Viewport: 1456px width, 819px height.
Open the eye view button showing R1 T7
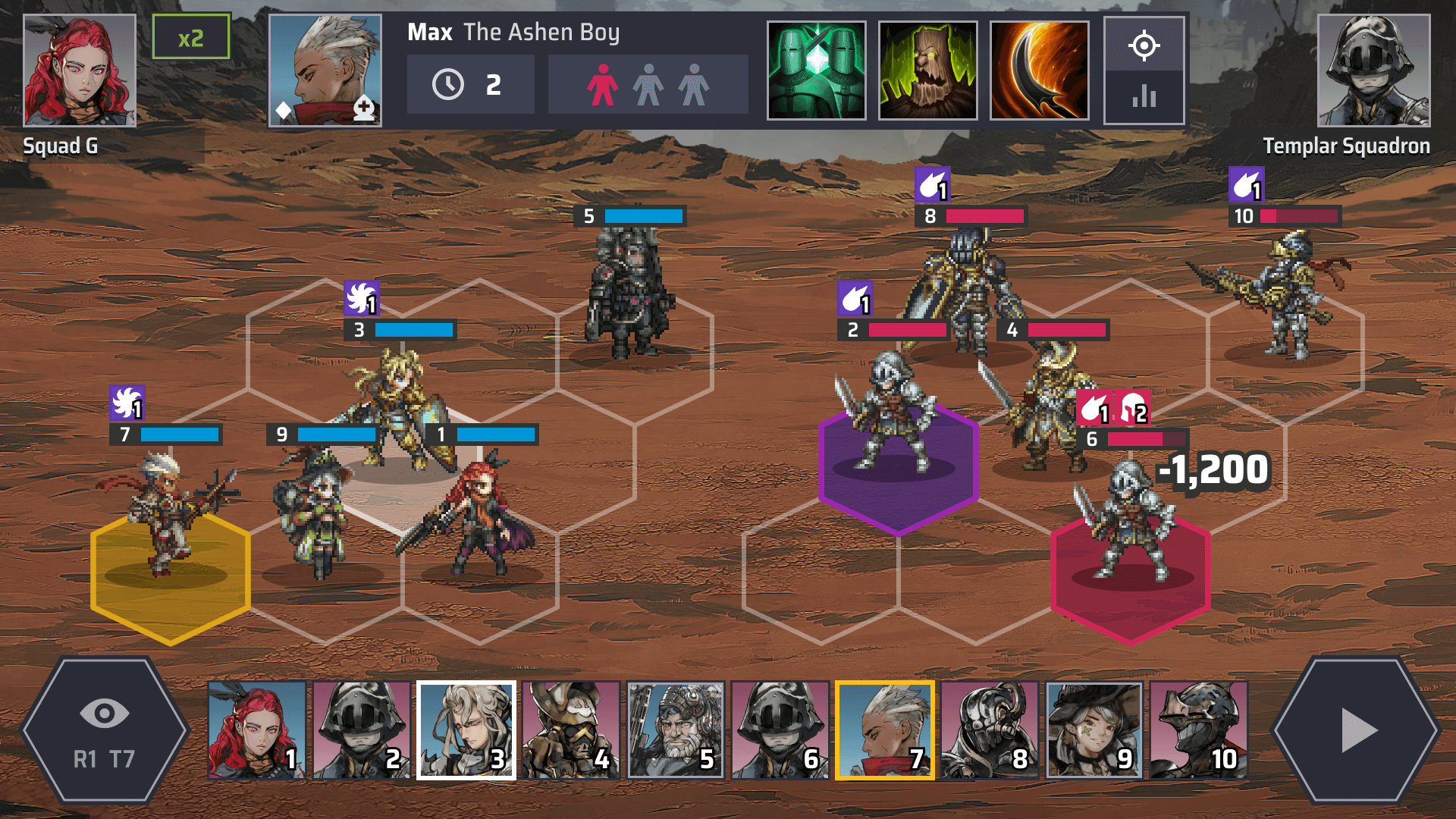point(104,731)
